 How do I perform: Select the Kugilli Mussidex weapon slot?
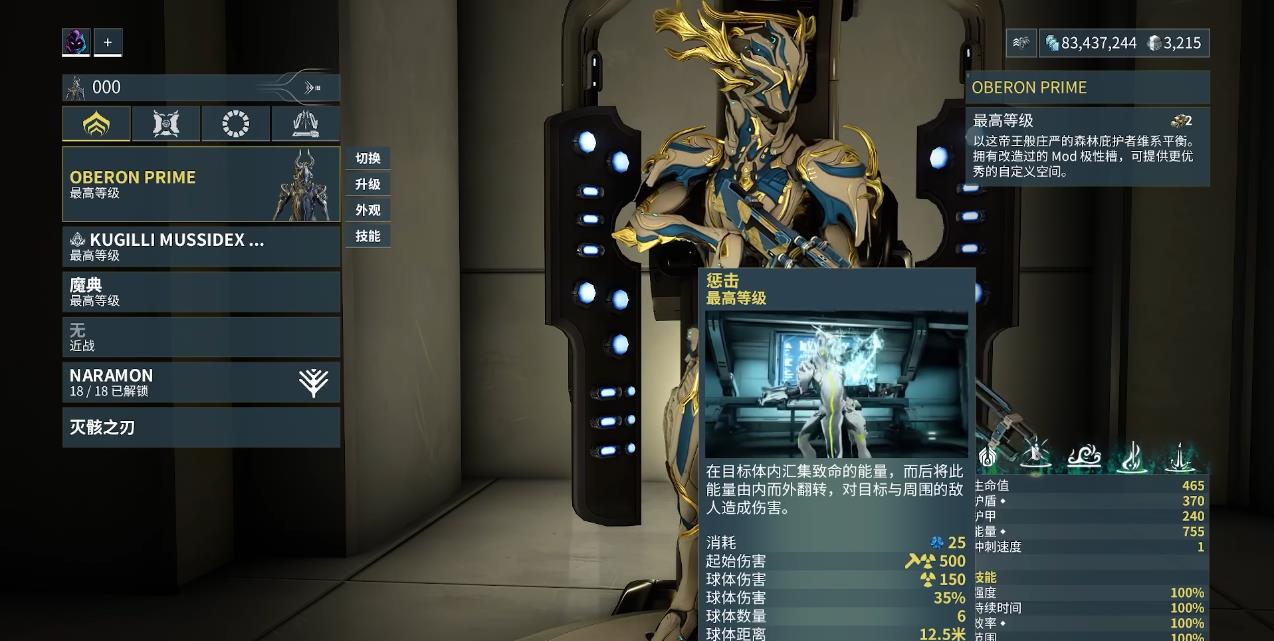[x=201, y=247]
